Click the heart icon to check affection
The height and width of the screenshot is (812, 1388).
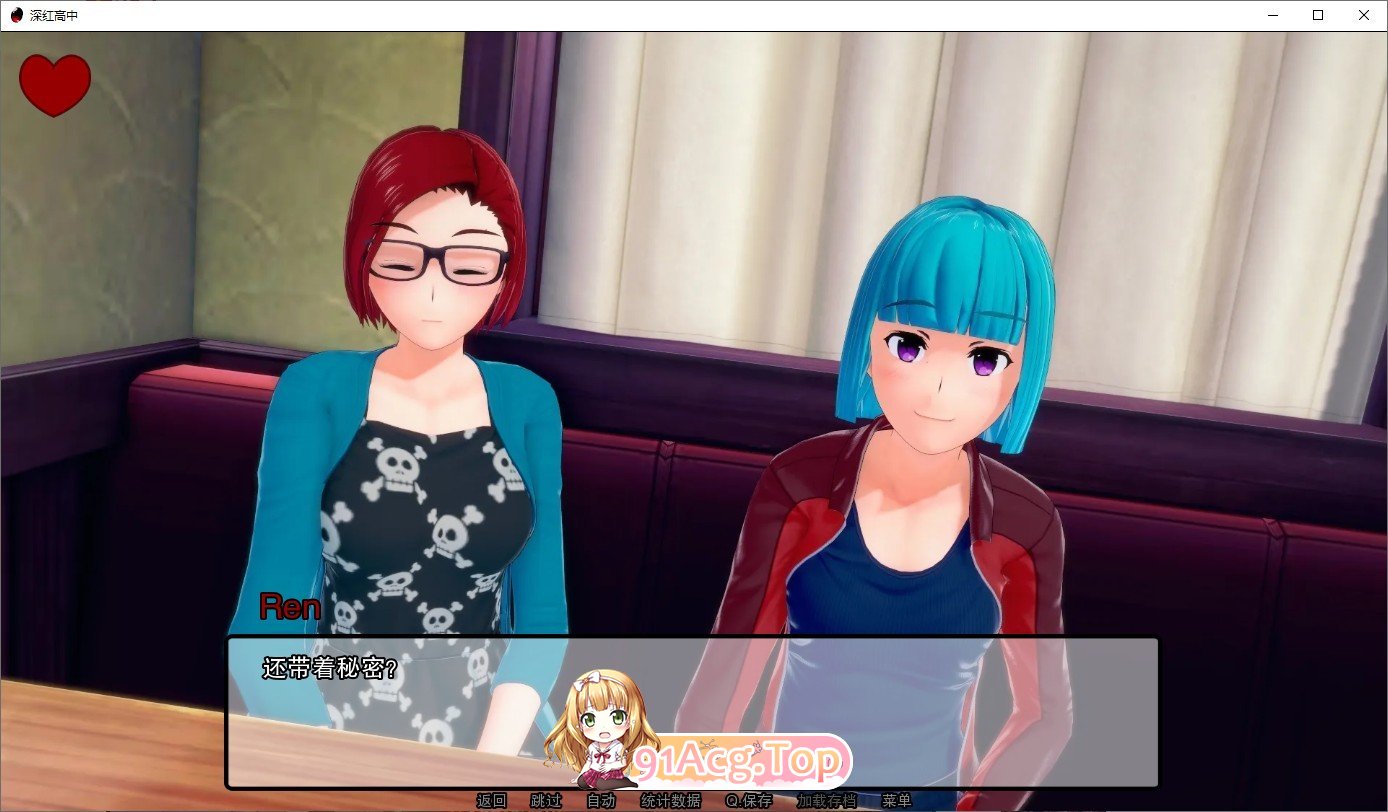[54, 83]
